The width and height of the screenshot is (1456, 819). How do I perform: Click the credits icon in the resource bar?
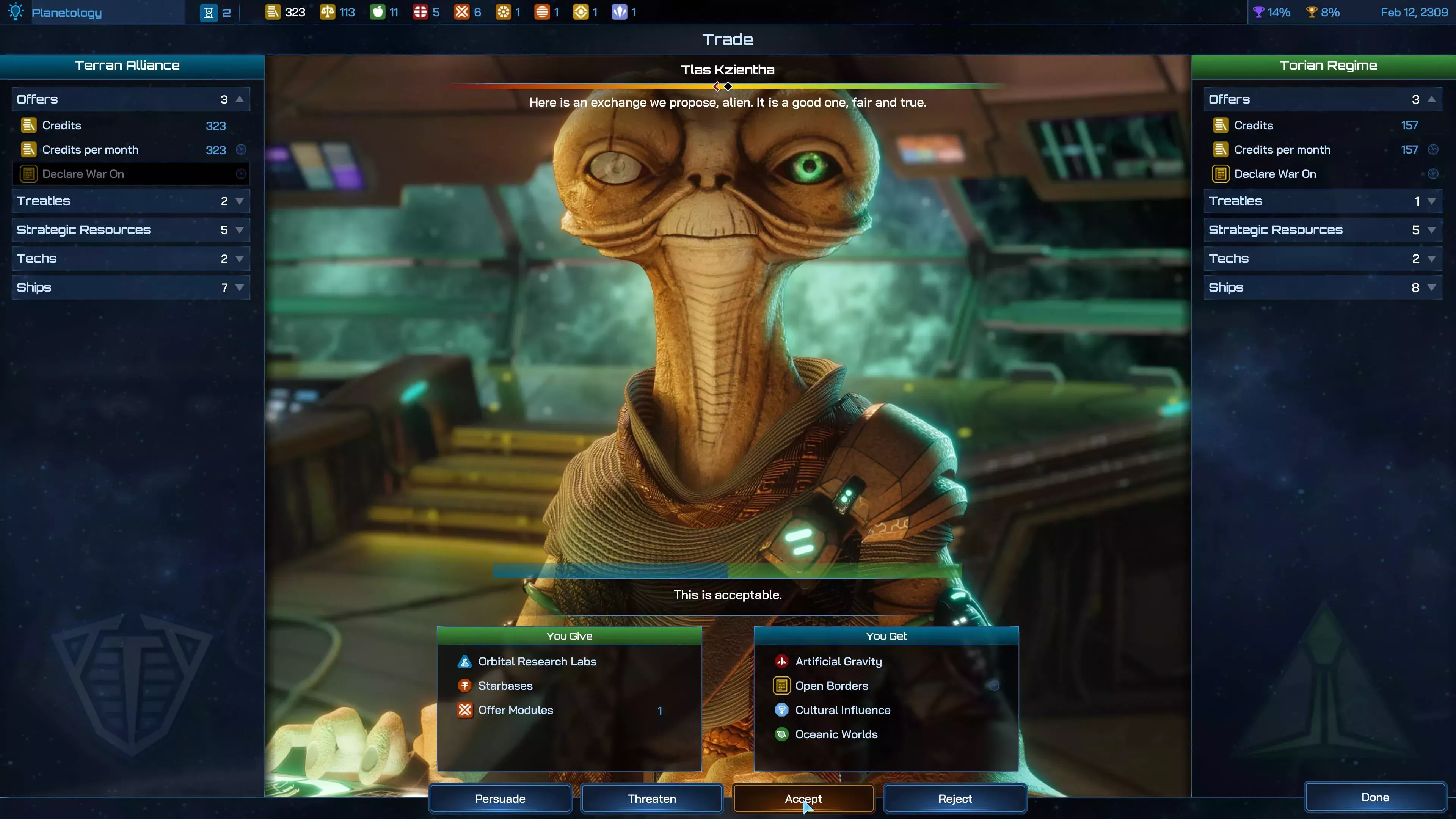click(273, 11)
